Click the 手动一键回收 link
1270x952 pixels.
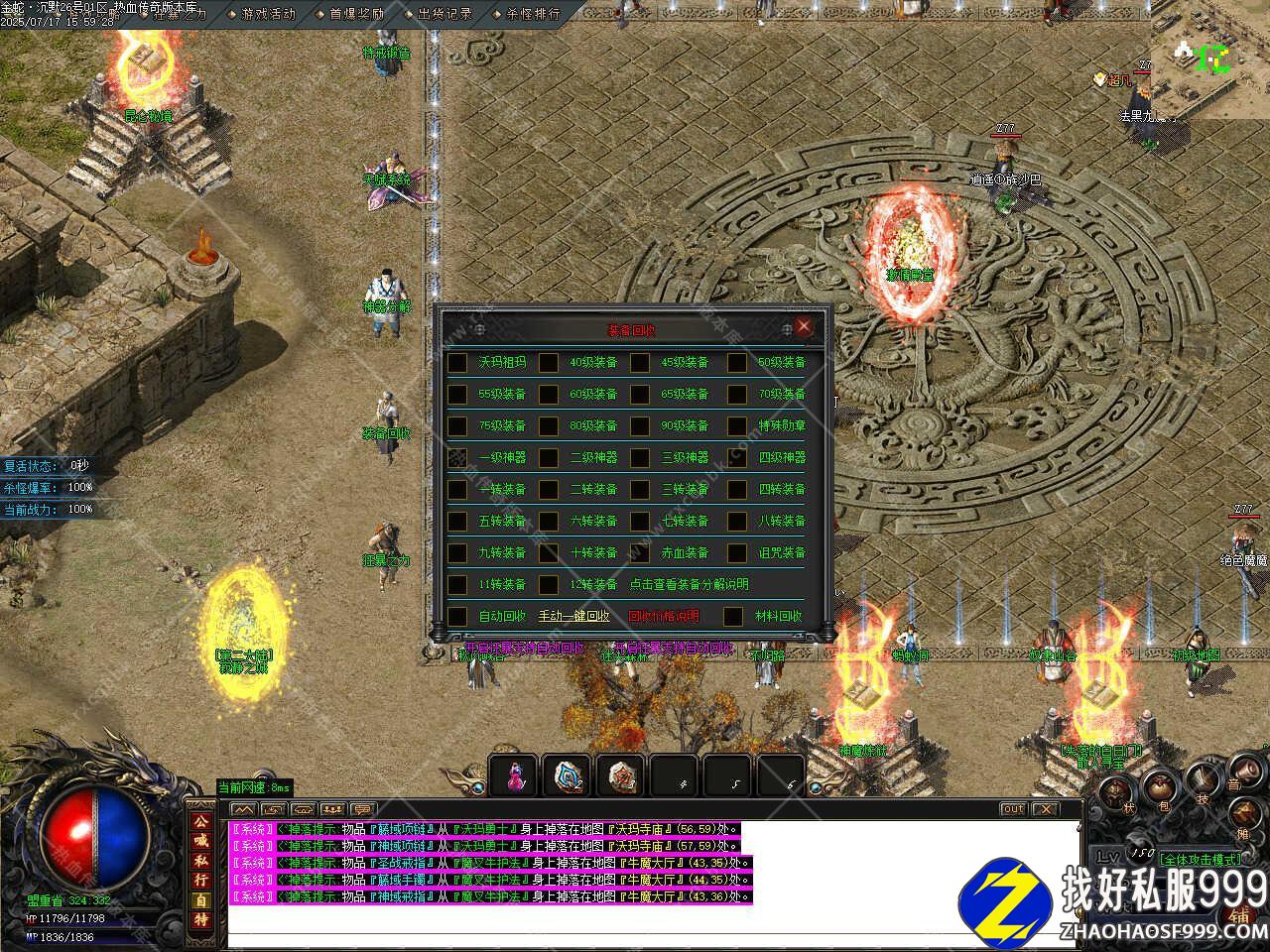(x=573, y=617)
